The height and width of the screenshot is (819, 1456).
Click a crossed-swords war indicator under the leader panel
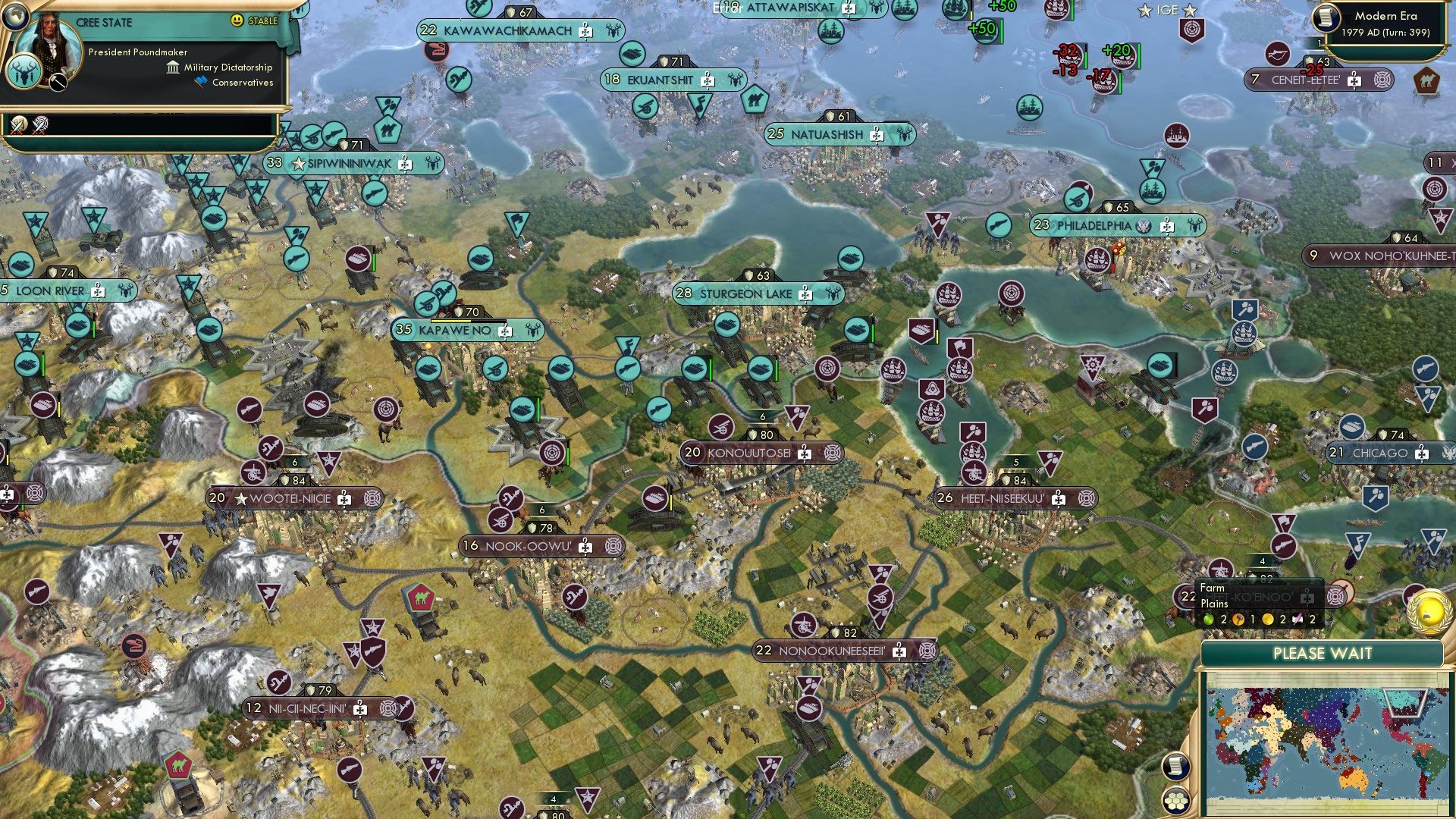point(18,126)
